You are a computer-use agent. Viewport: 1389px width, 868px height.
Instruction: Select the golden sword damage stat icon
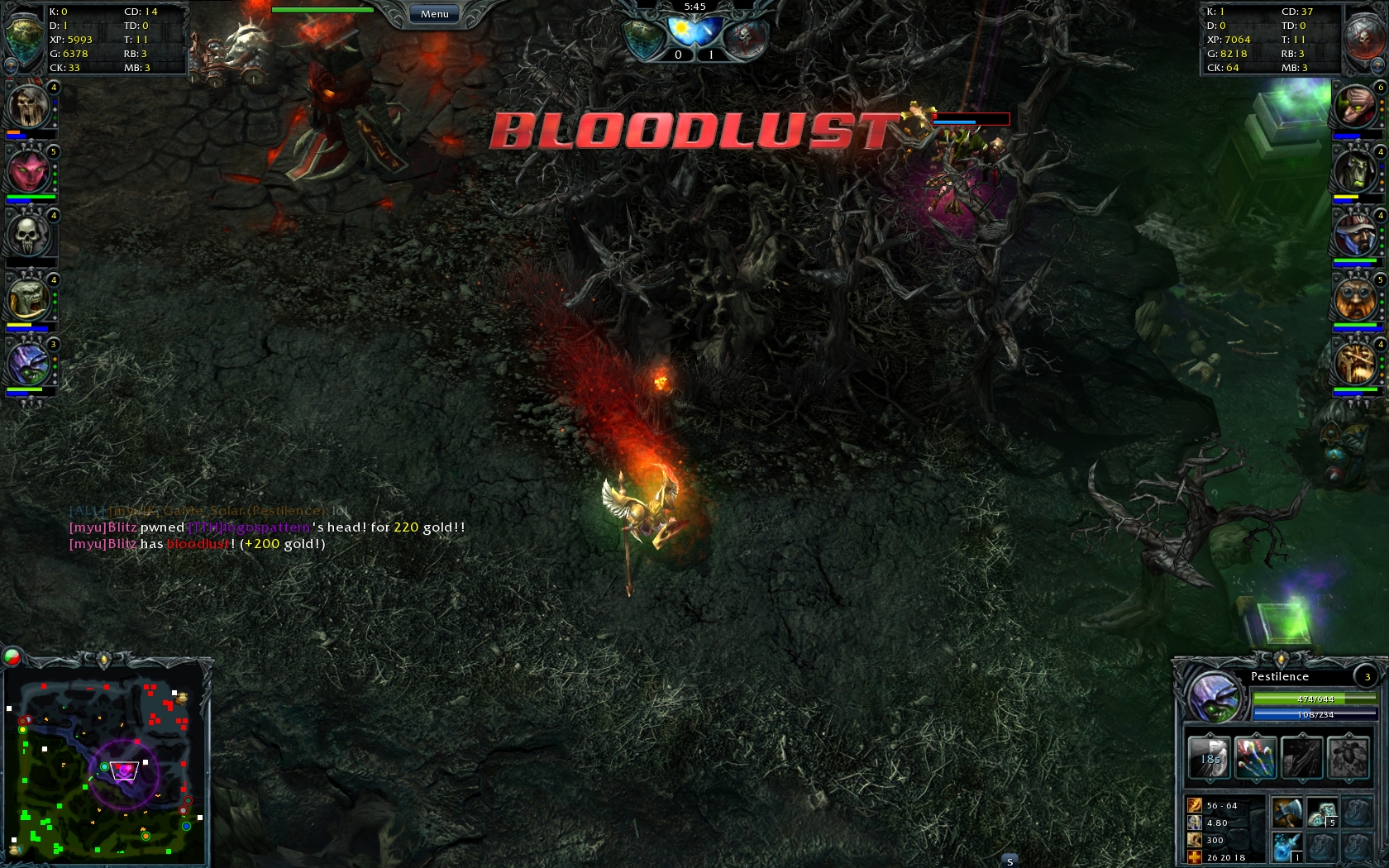(x=1194, y=804)
